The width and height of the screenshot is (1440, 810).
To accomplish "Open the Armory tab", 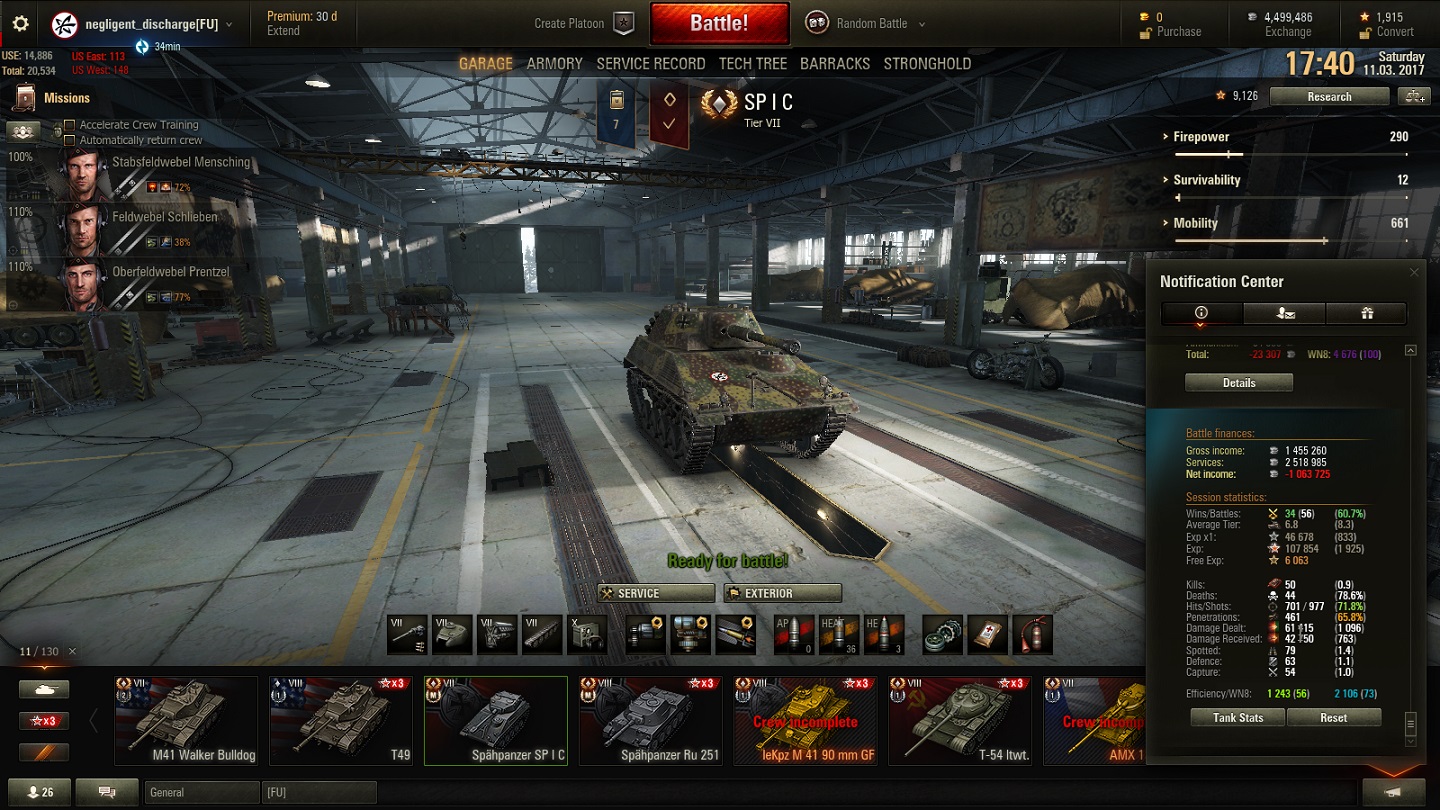I will pyautogui.click(x=554, y=63).
